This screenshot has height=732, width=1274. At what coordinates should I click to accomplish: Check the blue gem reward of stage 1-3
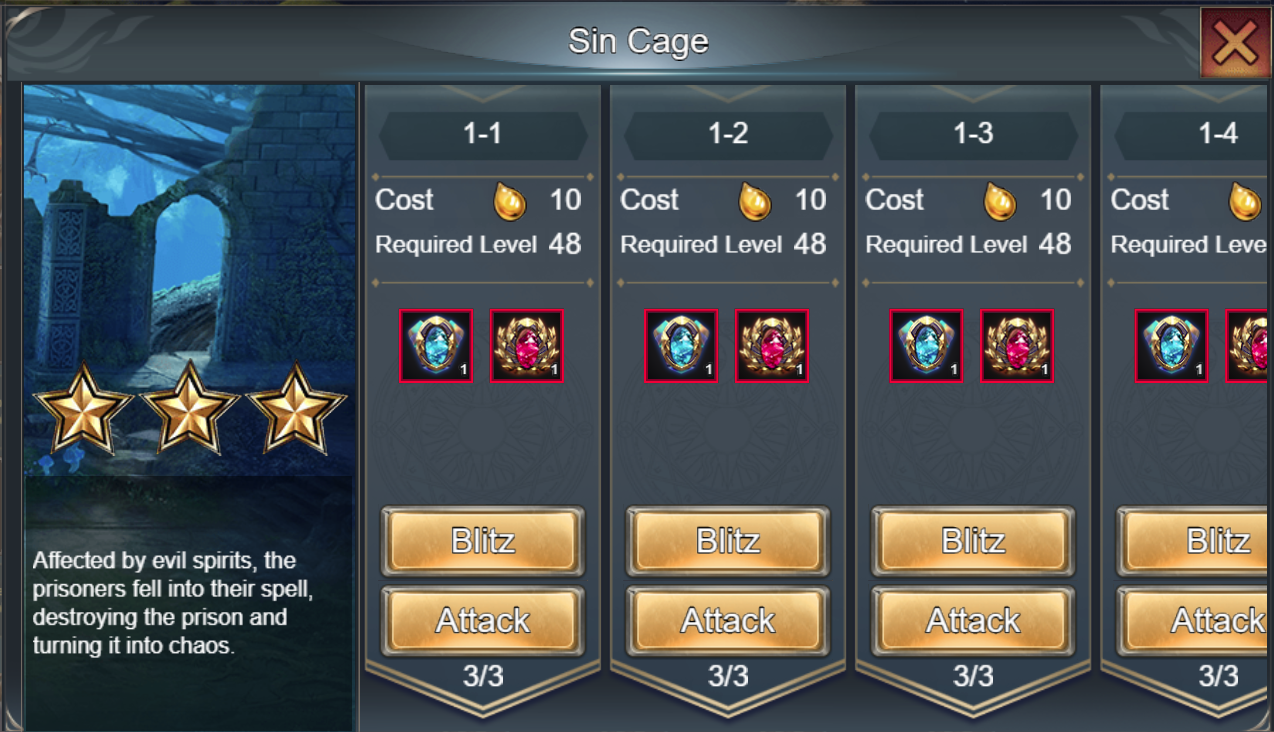coord(927,346)
